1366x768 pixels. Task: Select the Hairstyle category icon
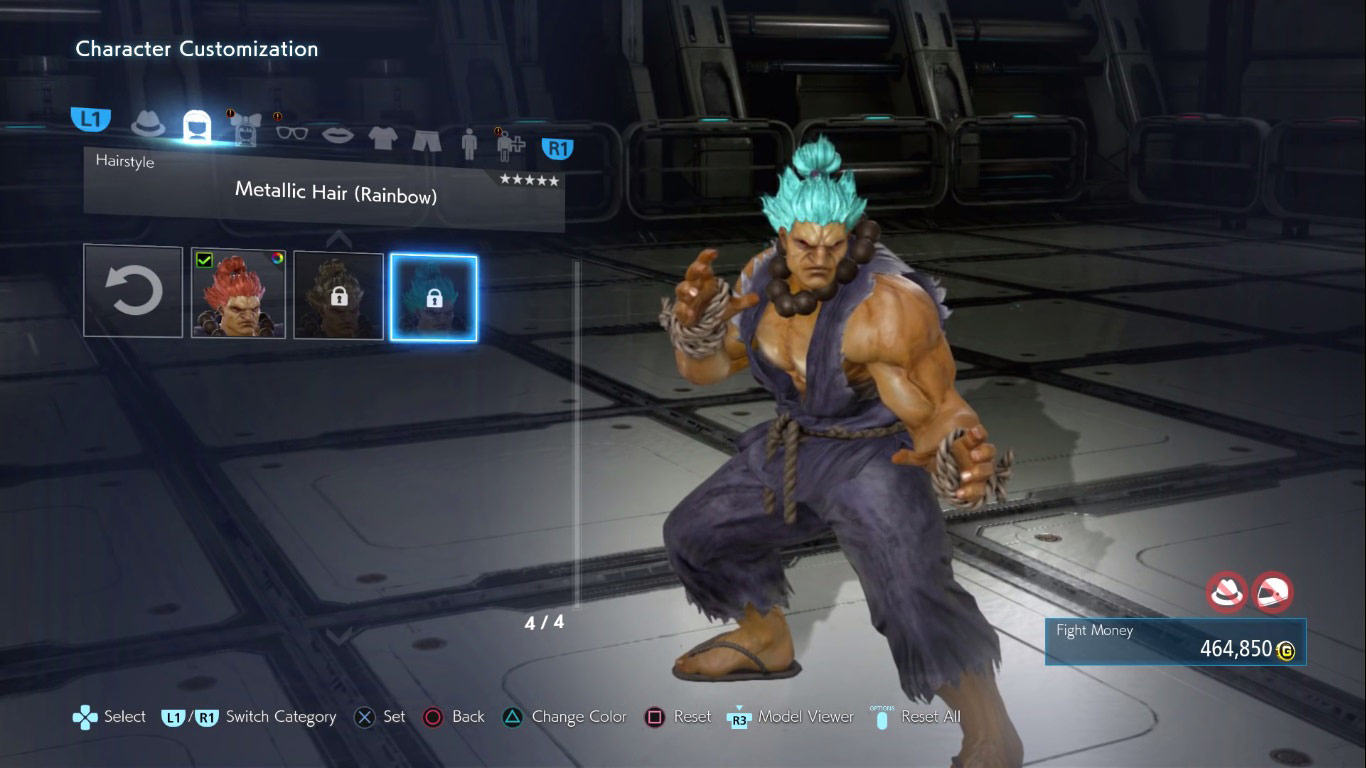(196, 125)
